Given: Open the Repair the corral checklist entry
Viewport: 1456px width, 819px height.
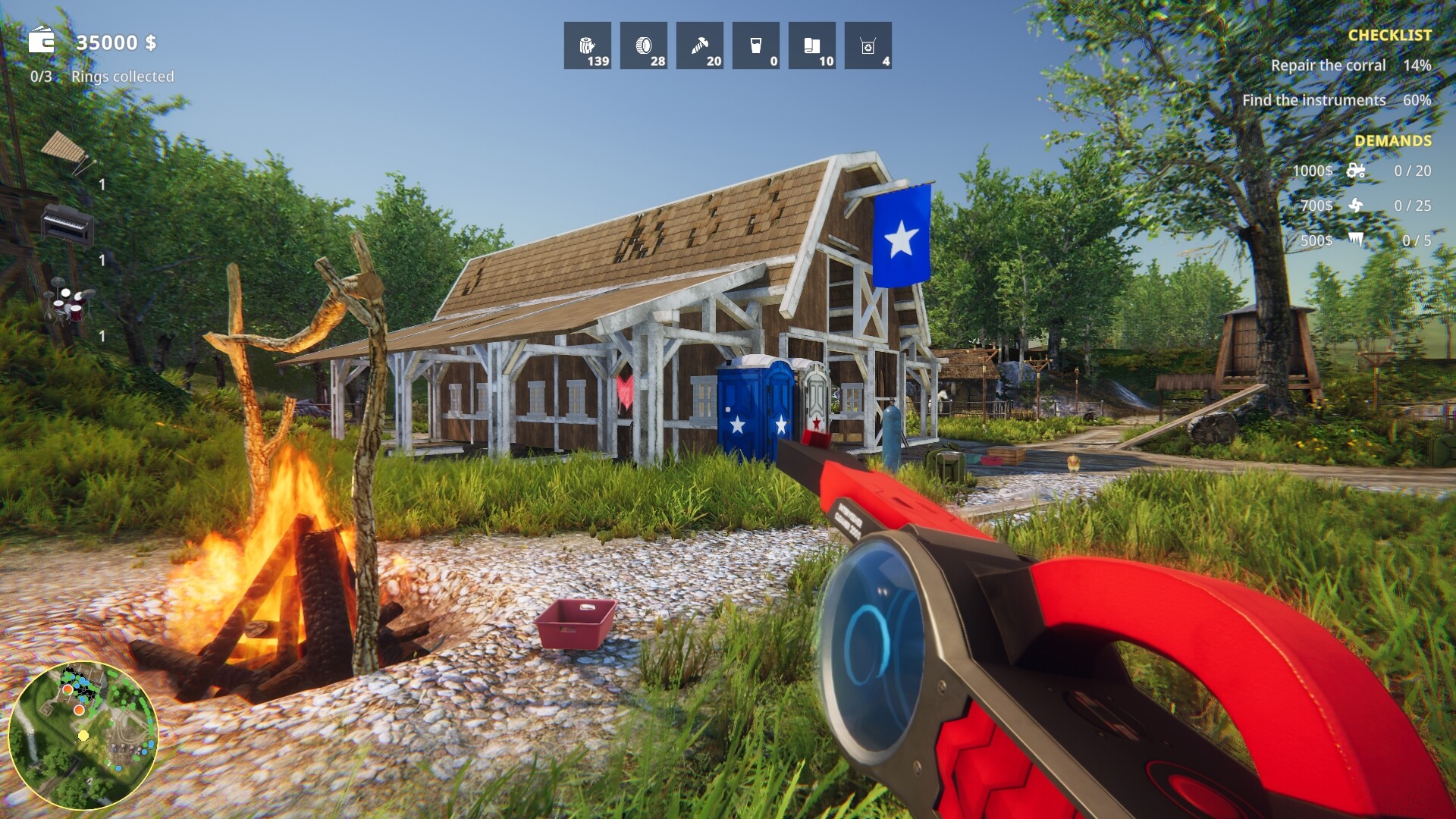Looking at the screenshot, I should 1329,65.
